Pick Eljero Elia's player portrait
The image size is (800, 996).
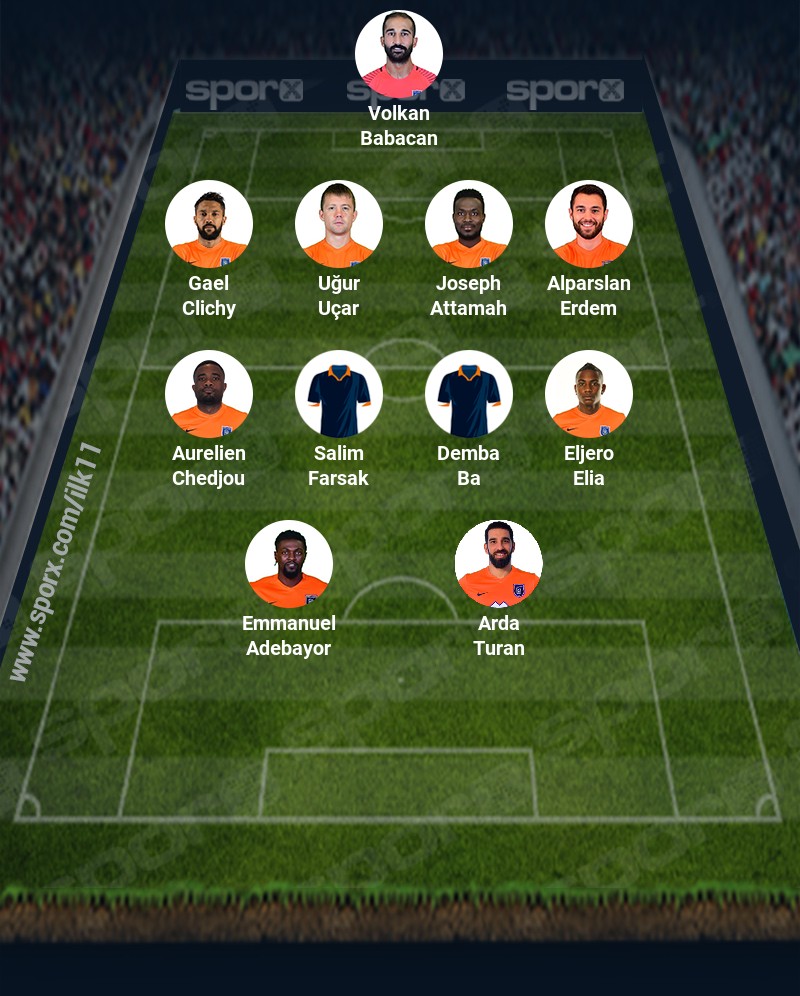tap(588, 394)
